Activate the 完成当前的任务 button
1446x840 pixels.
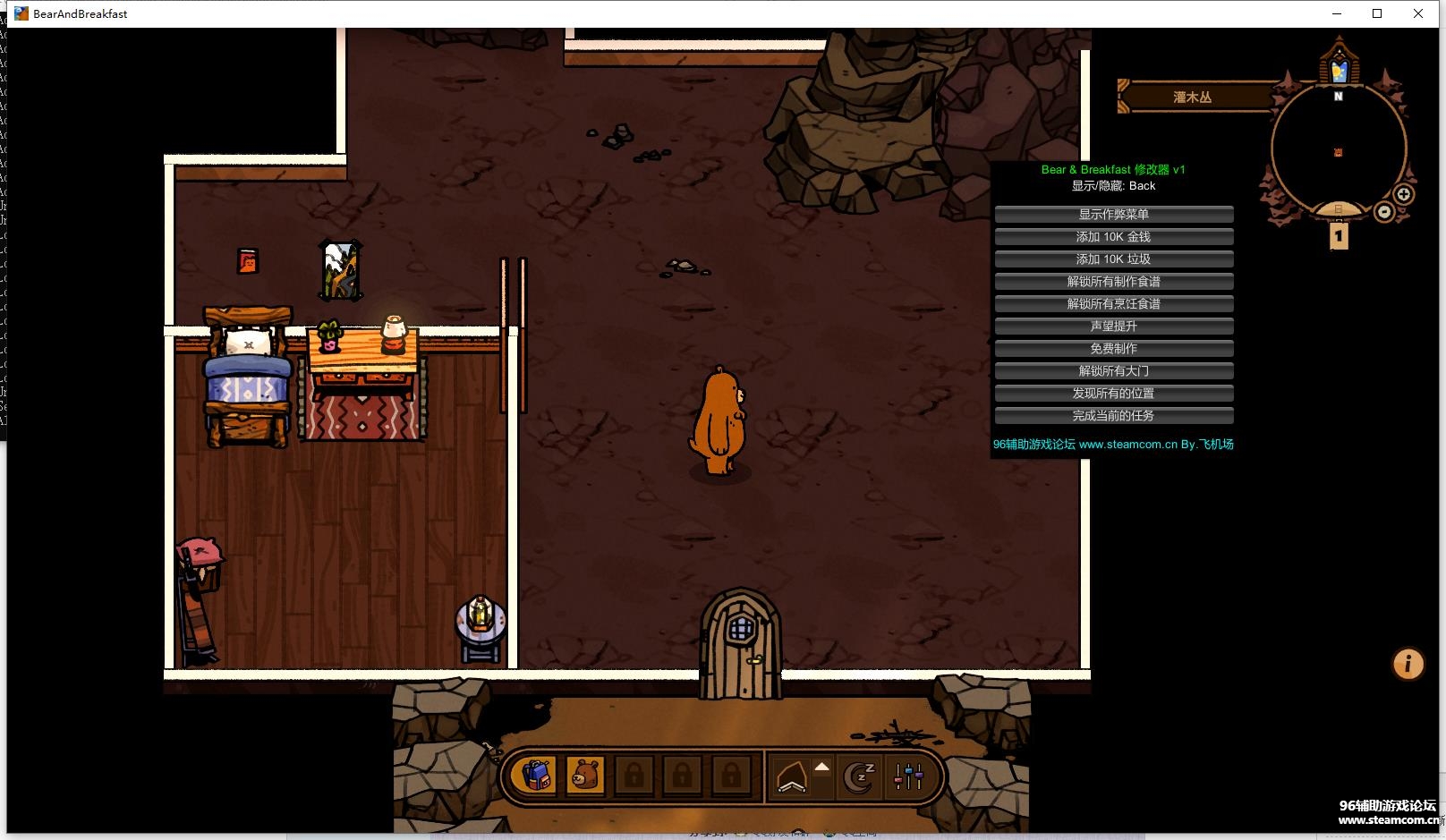[x=1113, y=416]
